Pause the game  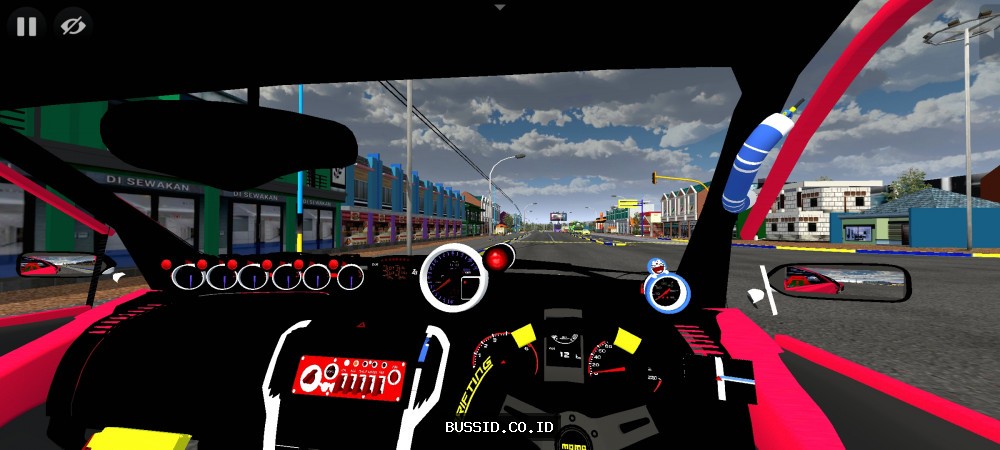[27, 26]
